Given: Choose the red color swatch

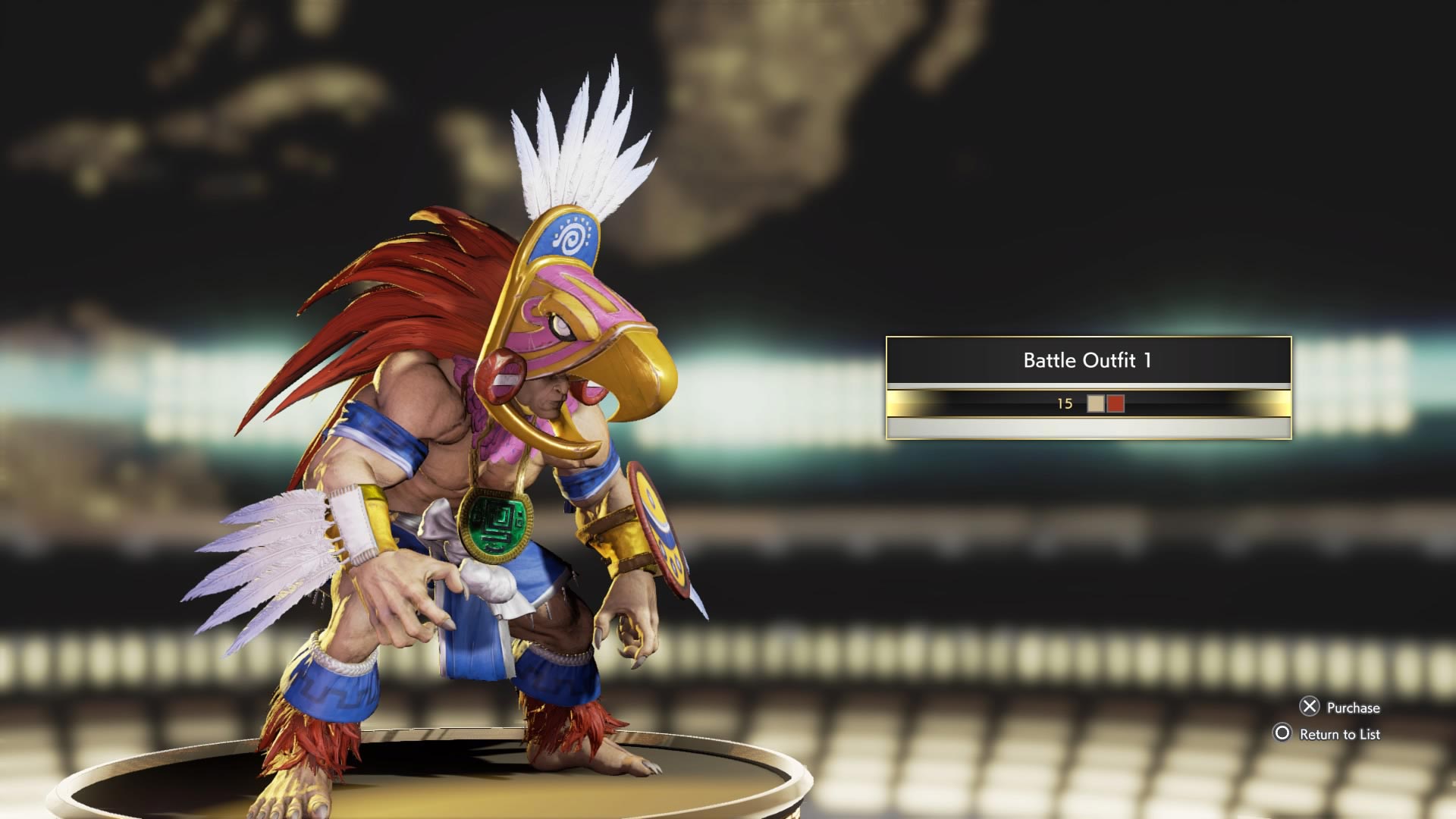Looking at the screenshot, I should point(1115,403).
